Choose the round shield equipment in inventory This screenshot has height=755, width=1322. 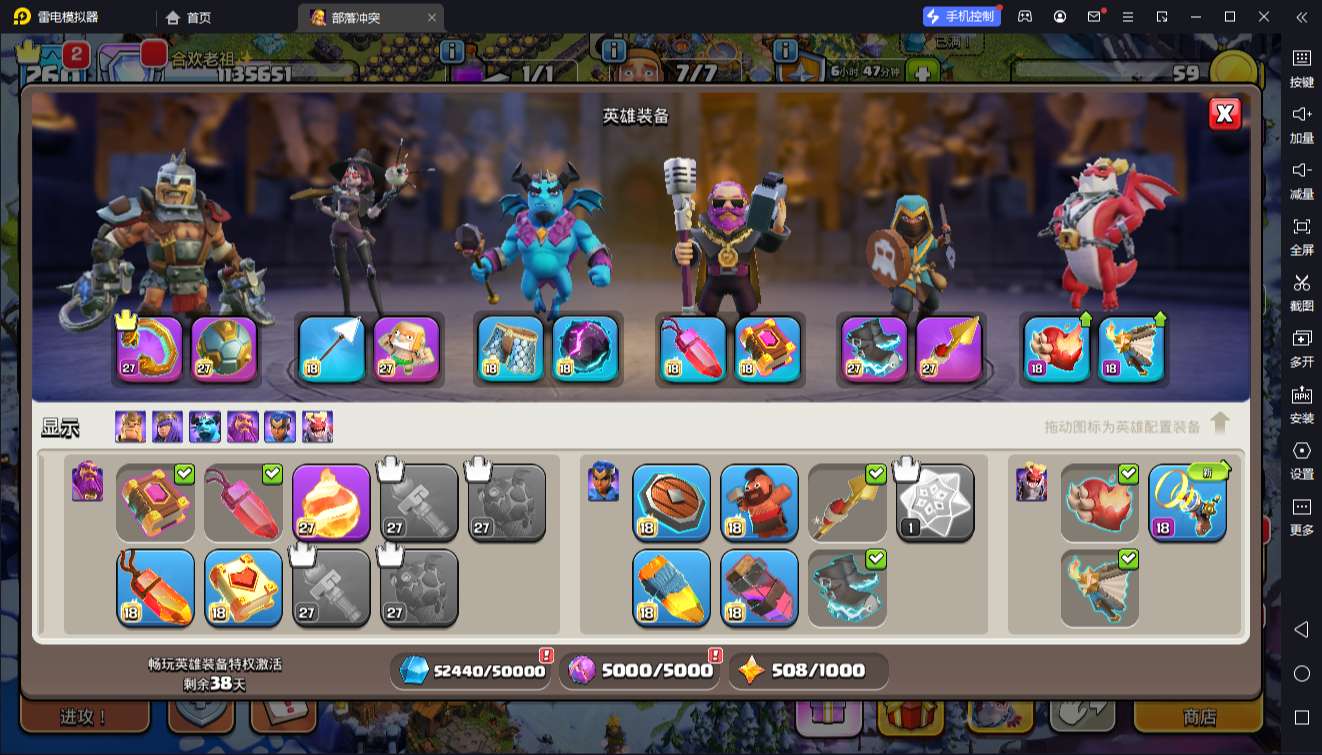pyautogui.click(x=671, y=503)
